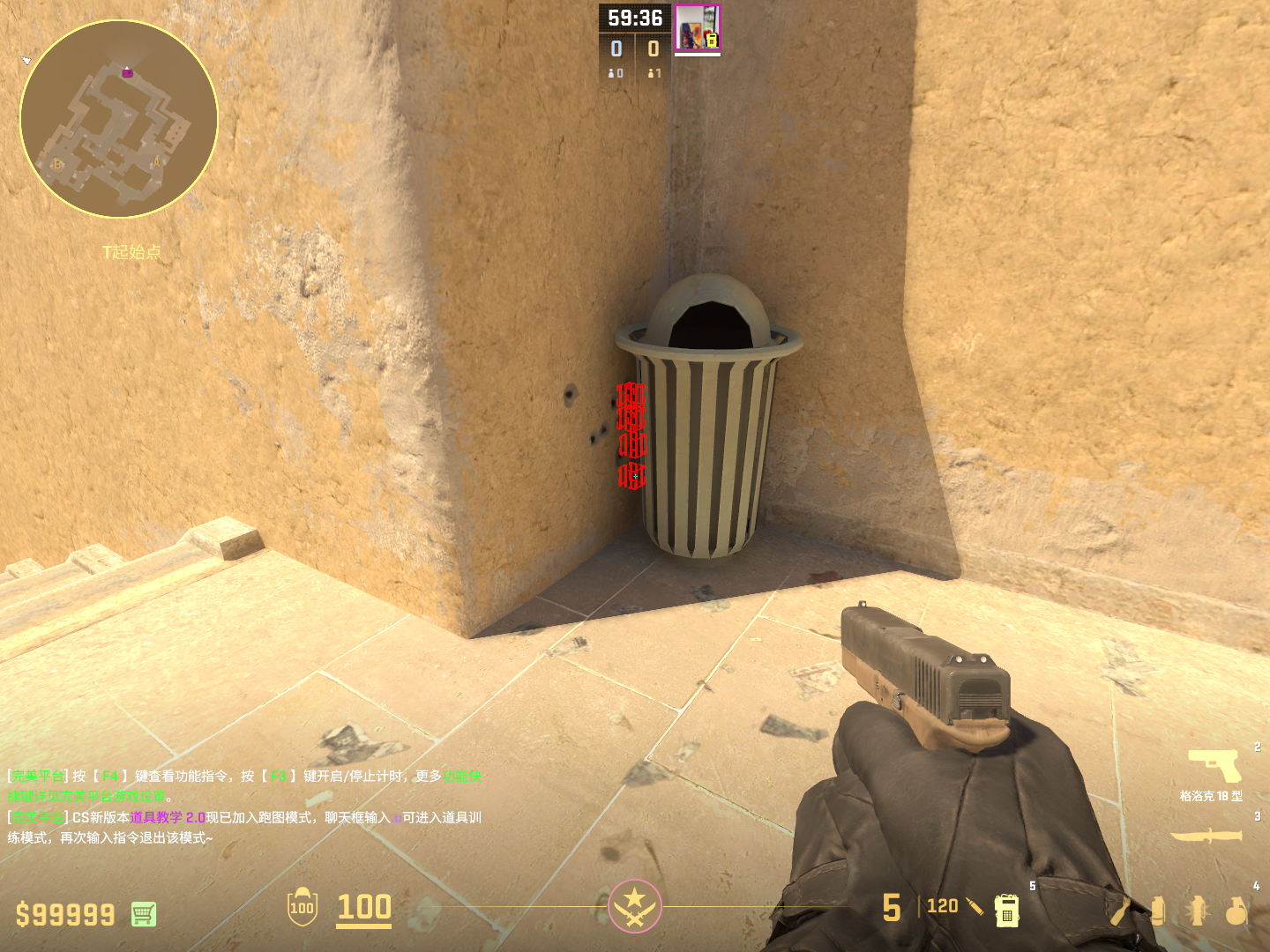Click the circular radar minimap

point(119,119)
